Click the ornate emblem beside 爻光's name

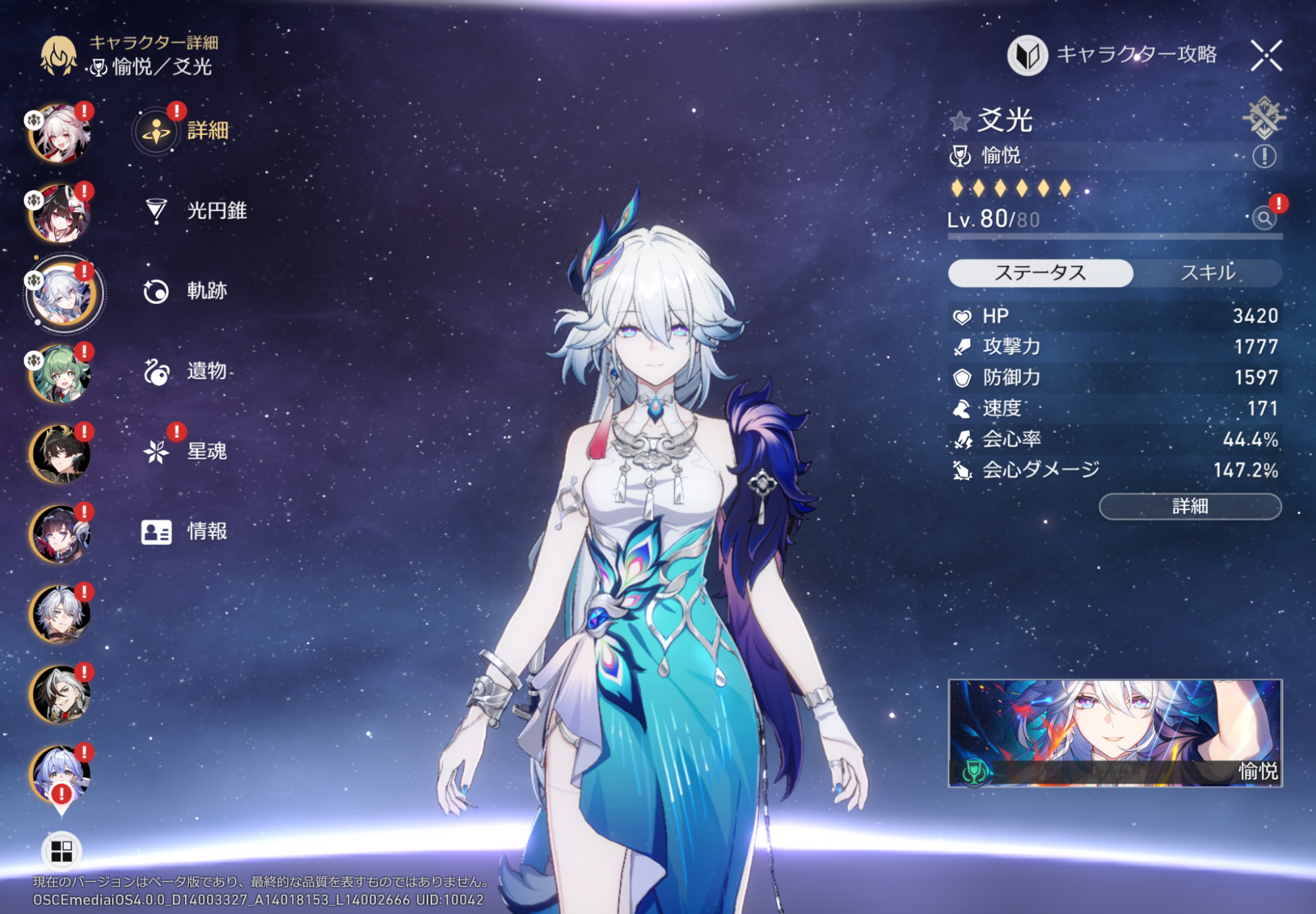1263,118
